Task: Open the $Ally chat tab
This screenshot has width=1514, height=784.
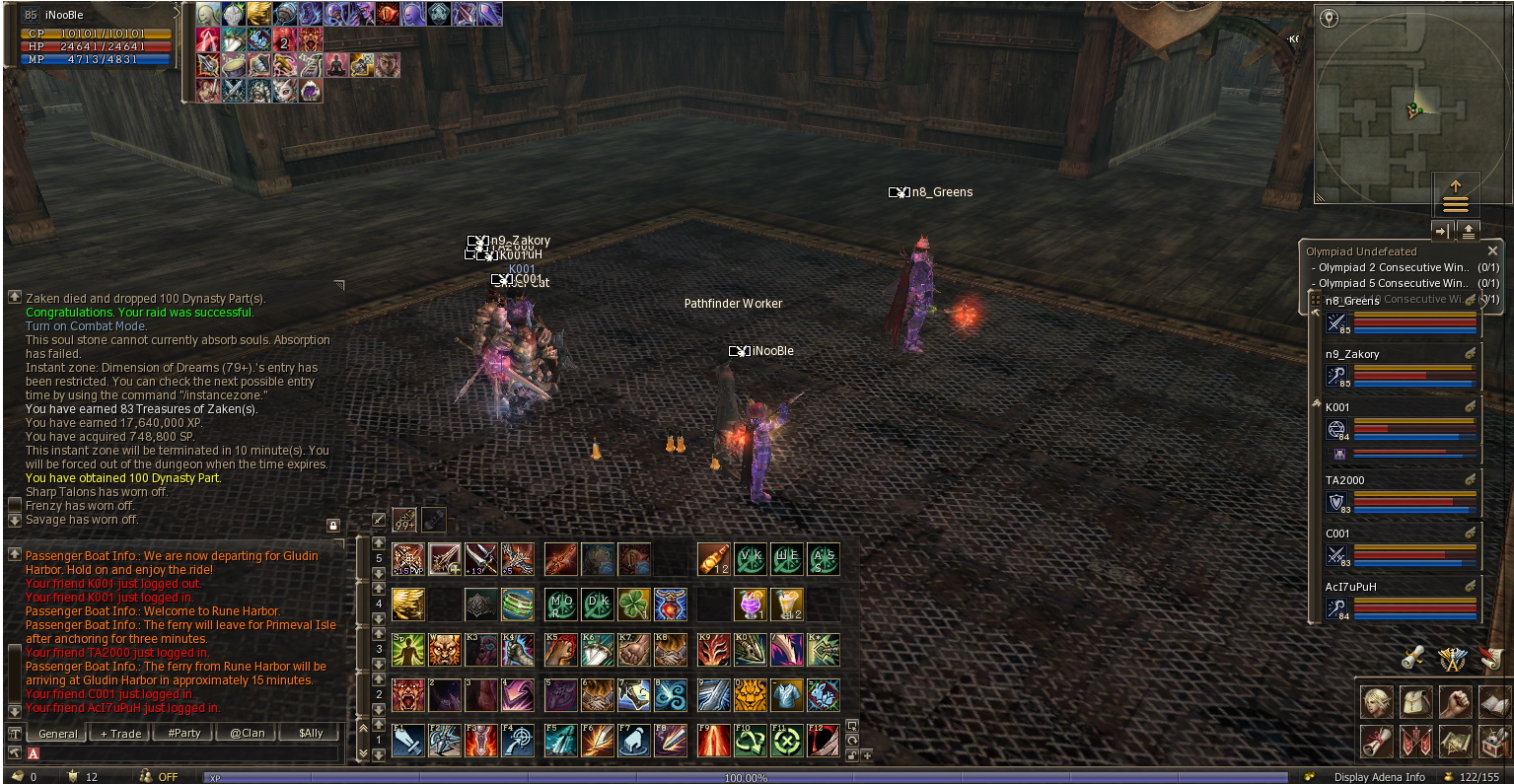Action: (311, 734)
